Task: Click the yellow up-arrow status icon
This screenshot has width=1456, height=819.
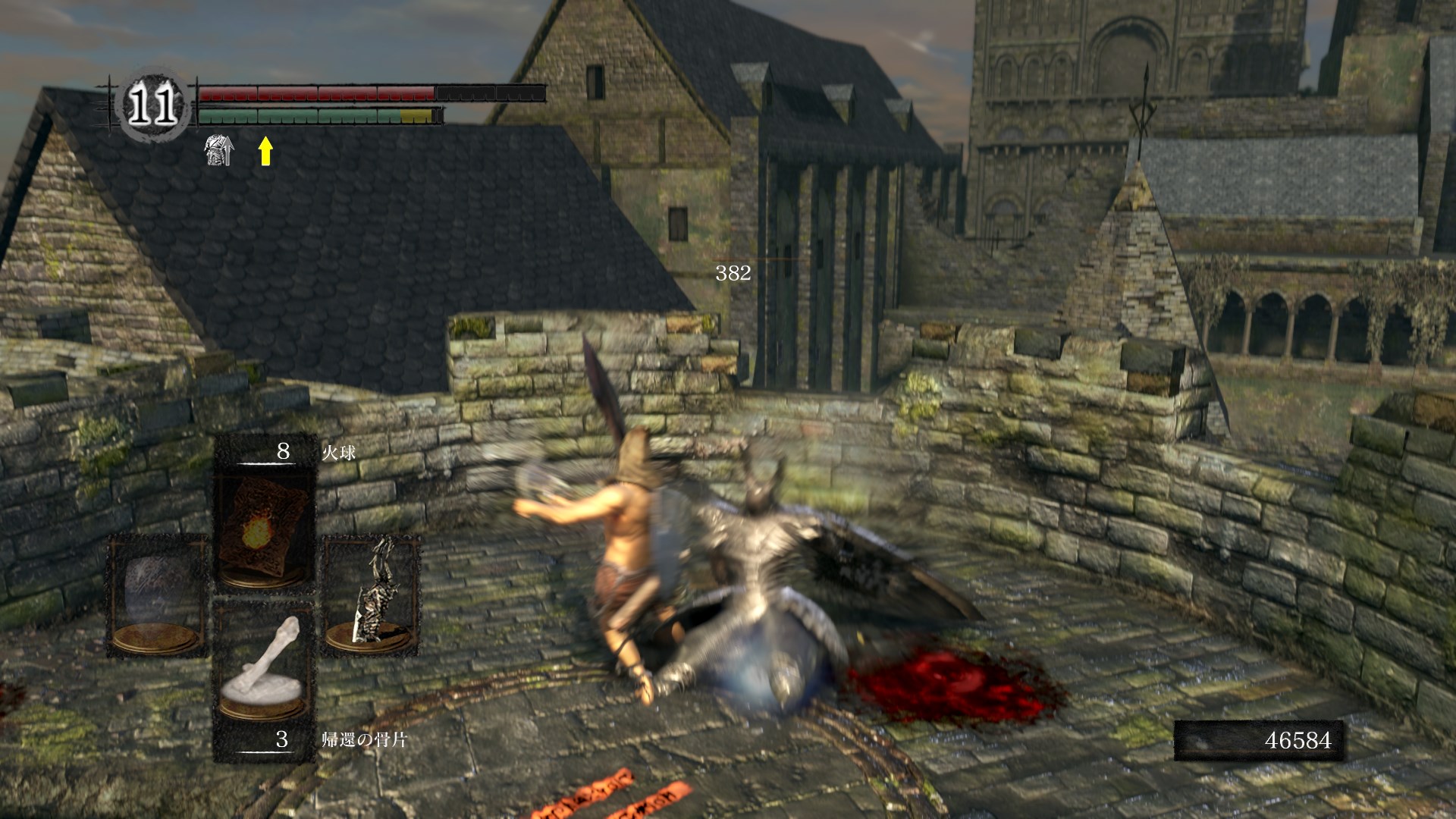Action: coord(265,150)
